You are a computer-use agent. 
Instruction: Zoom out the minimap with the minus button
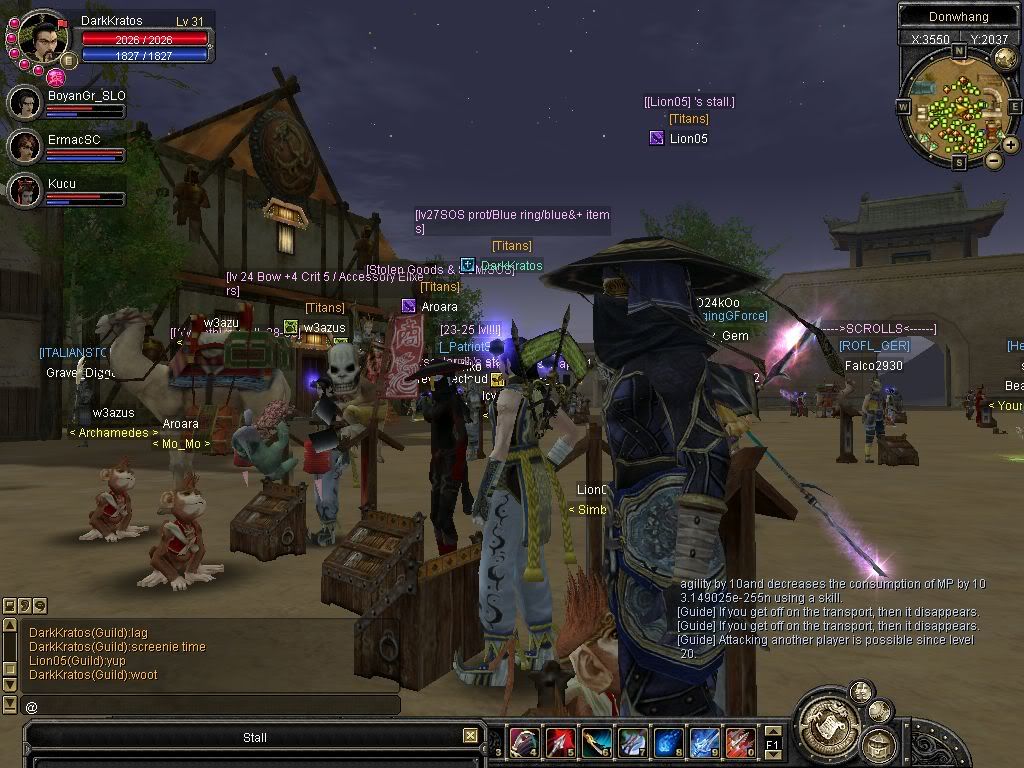click(x=993, y=160)
